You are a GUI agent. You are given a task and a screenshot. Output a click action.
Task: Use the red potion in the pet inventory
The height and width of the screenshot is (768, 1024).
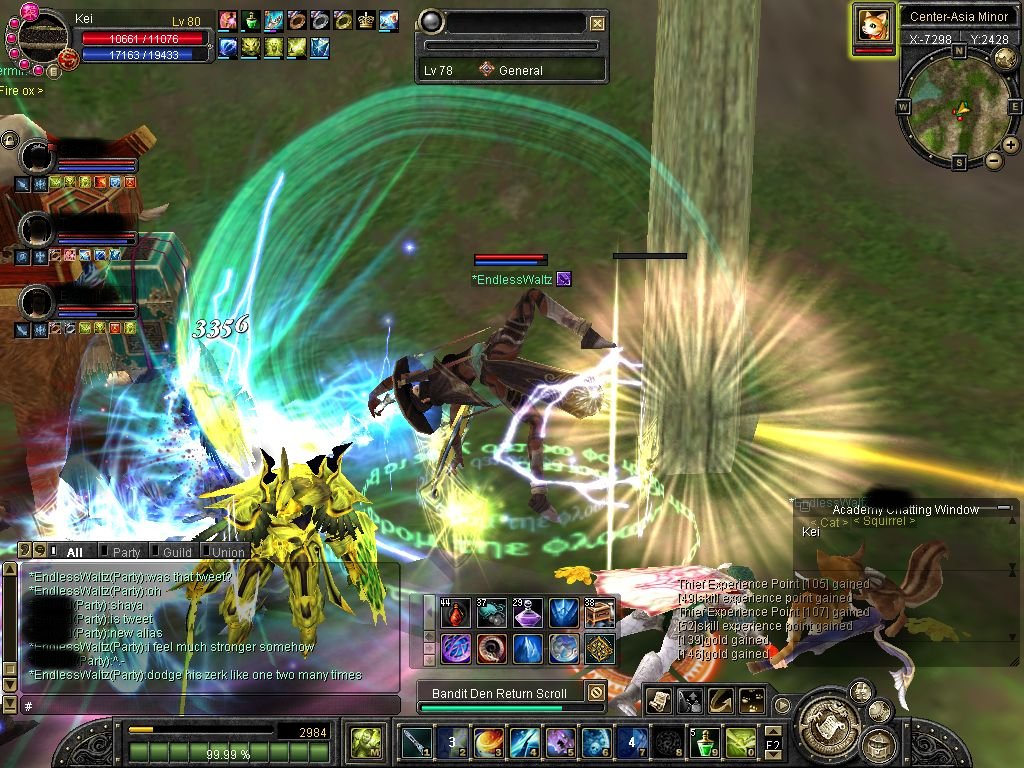click(x=456, y=613)
